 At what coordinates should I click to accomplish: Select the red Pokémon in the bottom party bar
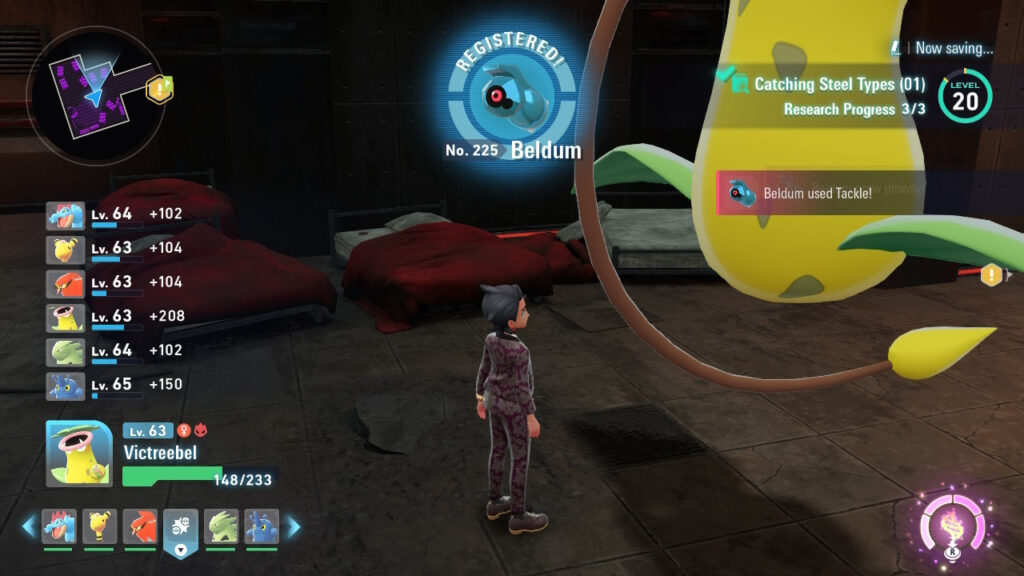140,526
